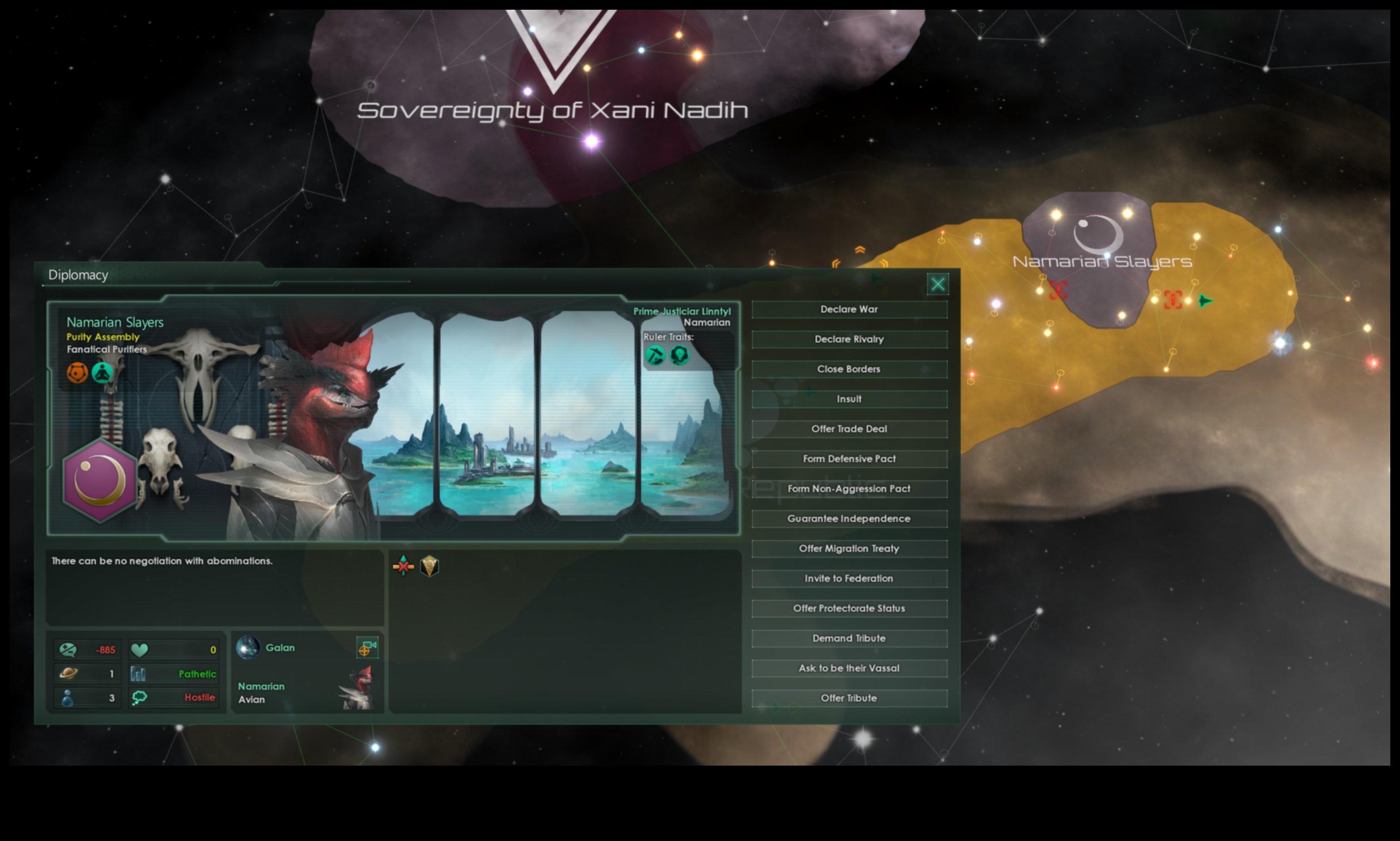Click the green heart trust icon

click(x=140, y=649)
